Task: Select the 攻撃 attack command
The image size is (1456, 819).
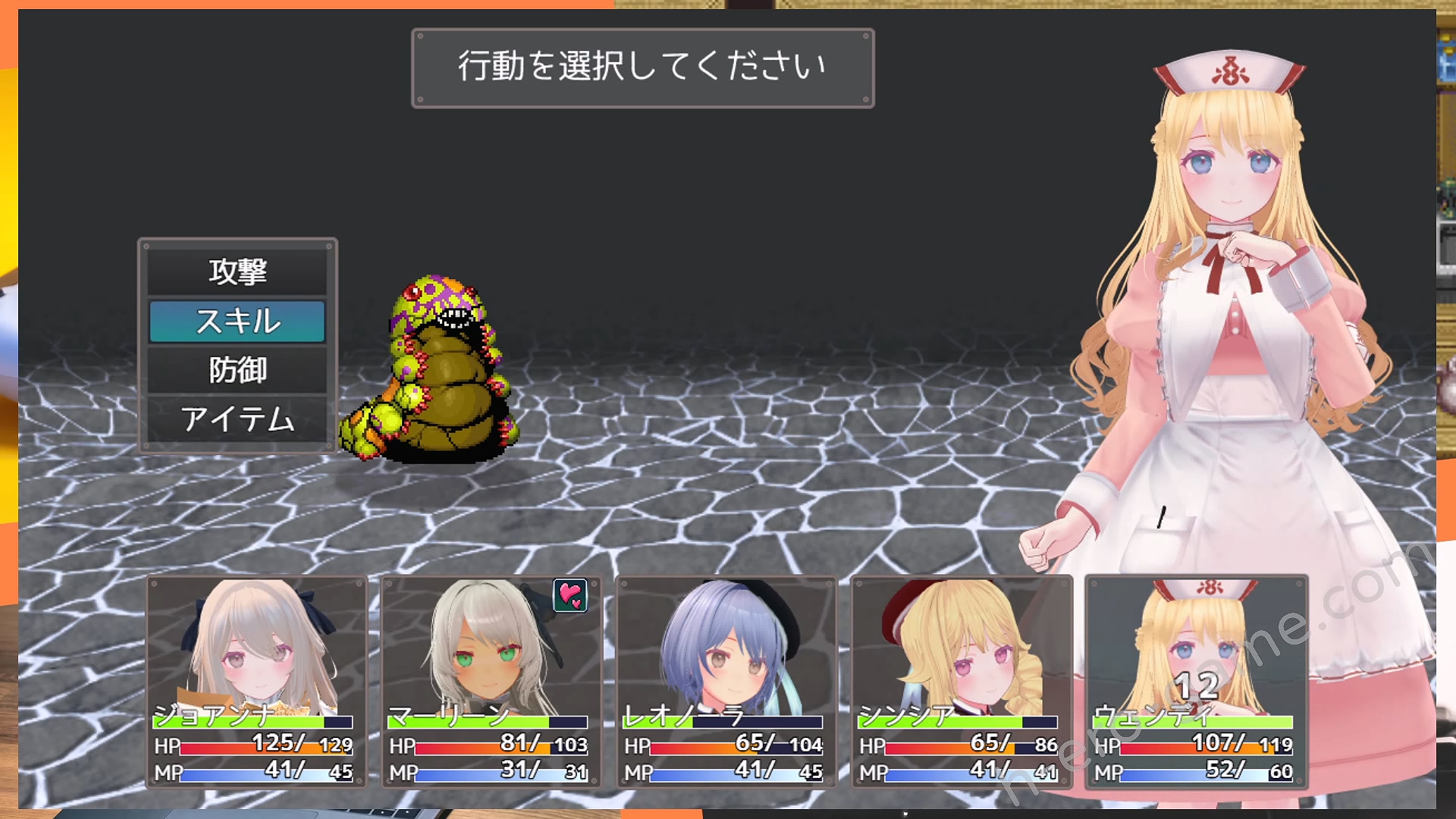Action: 237,271
